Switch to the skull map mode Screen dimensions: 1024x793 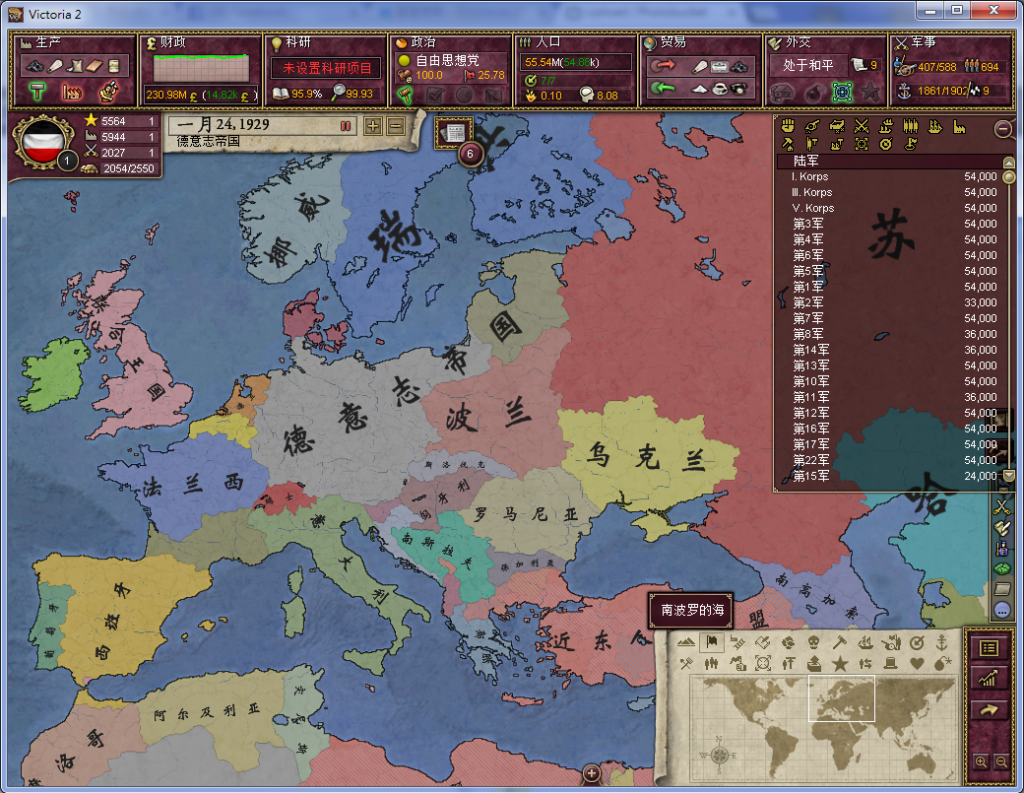[x=813, y=642]
